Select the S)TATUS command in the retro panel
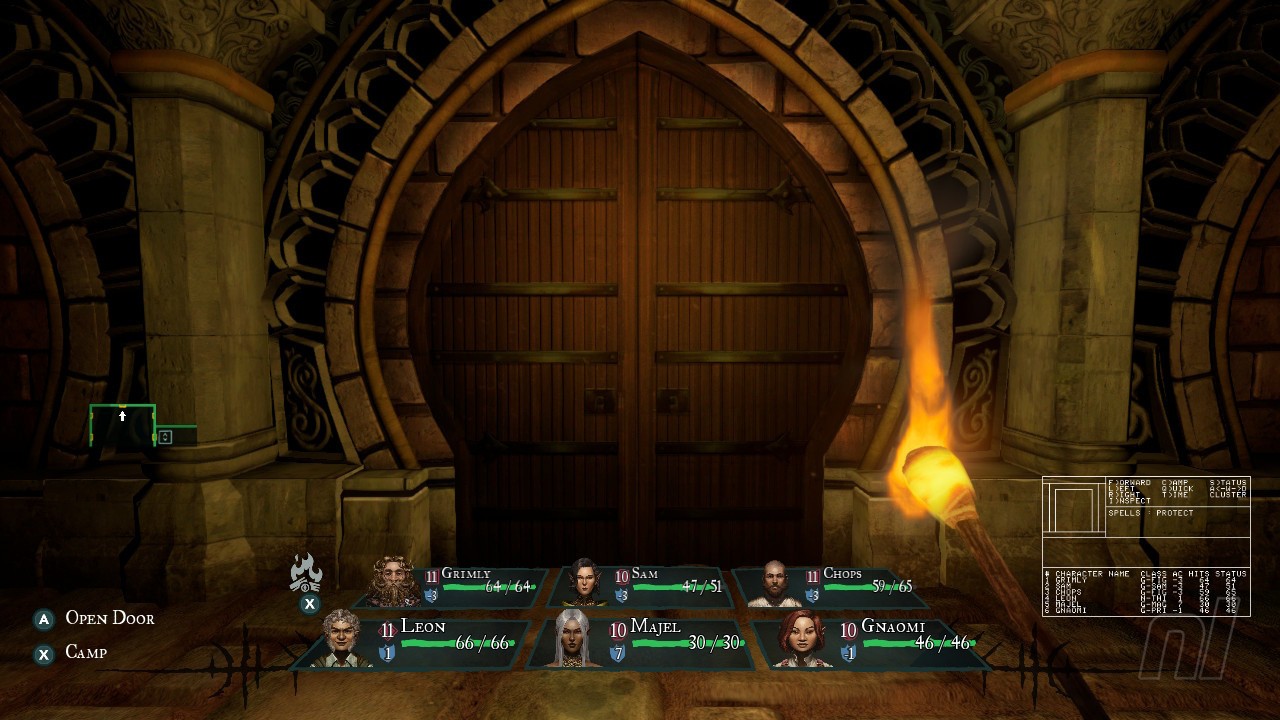1280x720 pixels. pos(1228,482)
